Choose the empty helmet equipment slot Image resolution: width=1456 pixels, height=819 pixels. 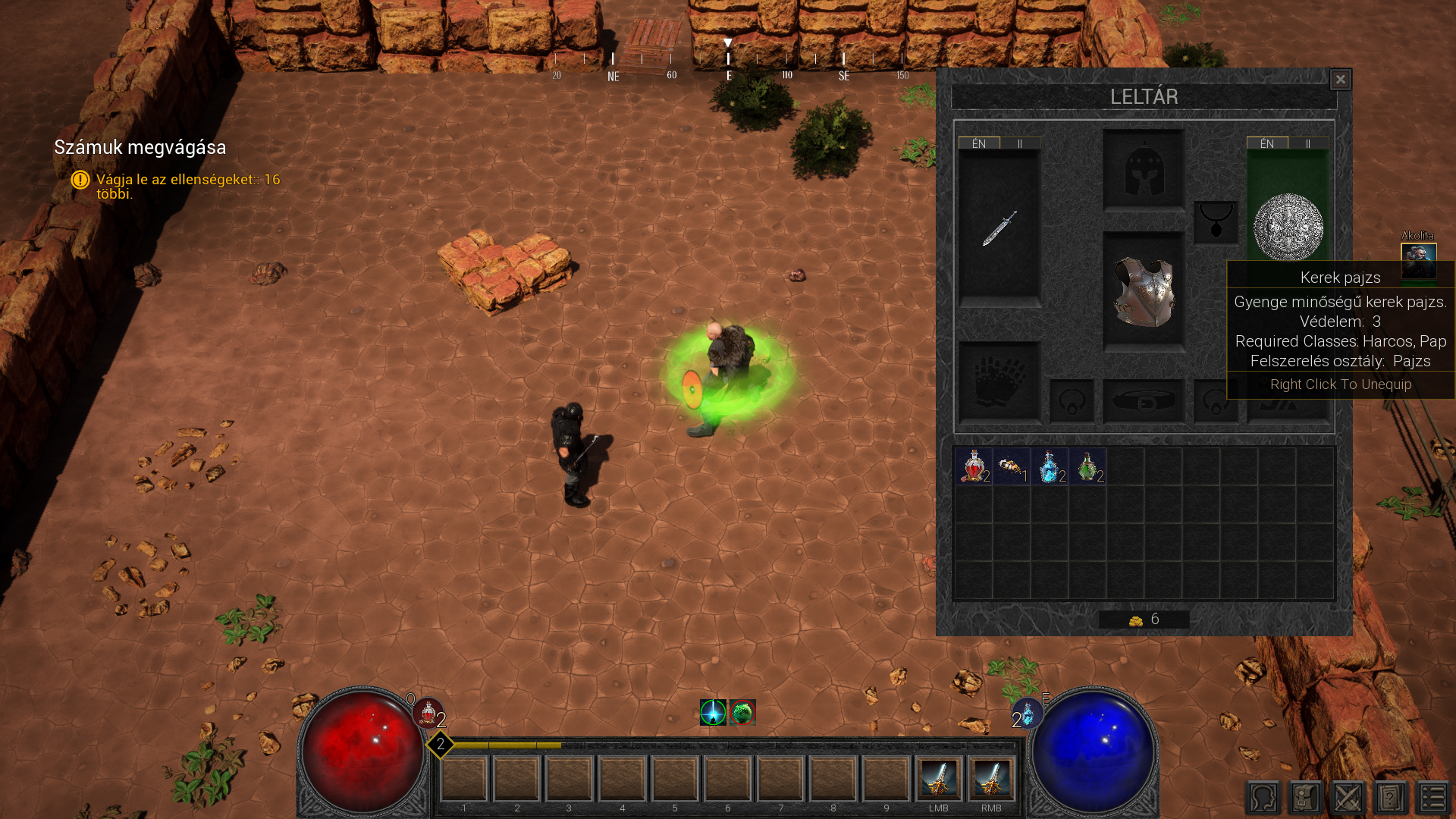pos(1144,170)
